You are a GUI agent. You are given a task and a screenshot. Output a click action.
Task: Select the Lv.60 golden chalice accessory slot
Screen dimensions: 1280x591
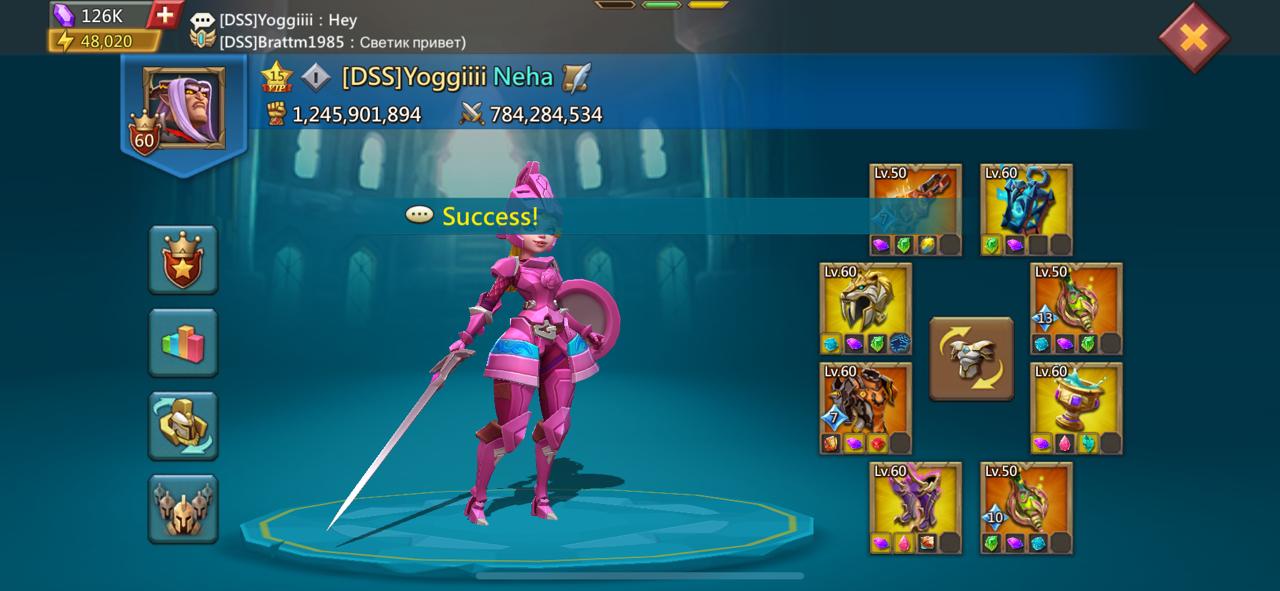(1076, 408)
